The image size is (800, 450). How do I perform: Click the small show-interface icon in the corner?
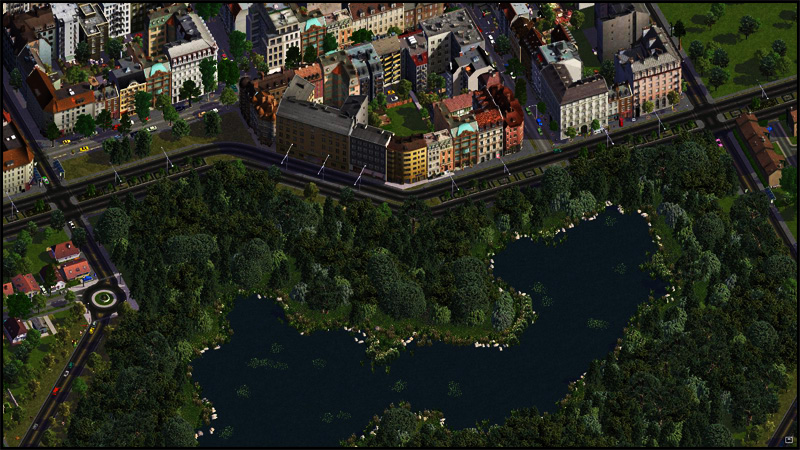(x=789, y=439)
